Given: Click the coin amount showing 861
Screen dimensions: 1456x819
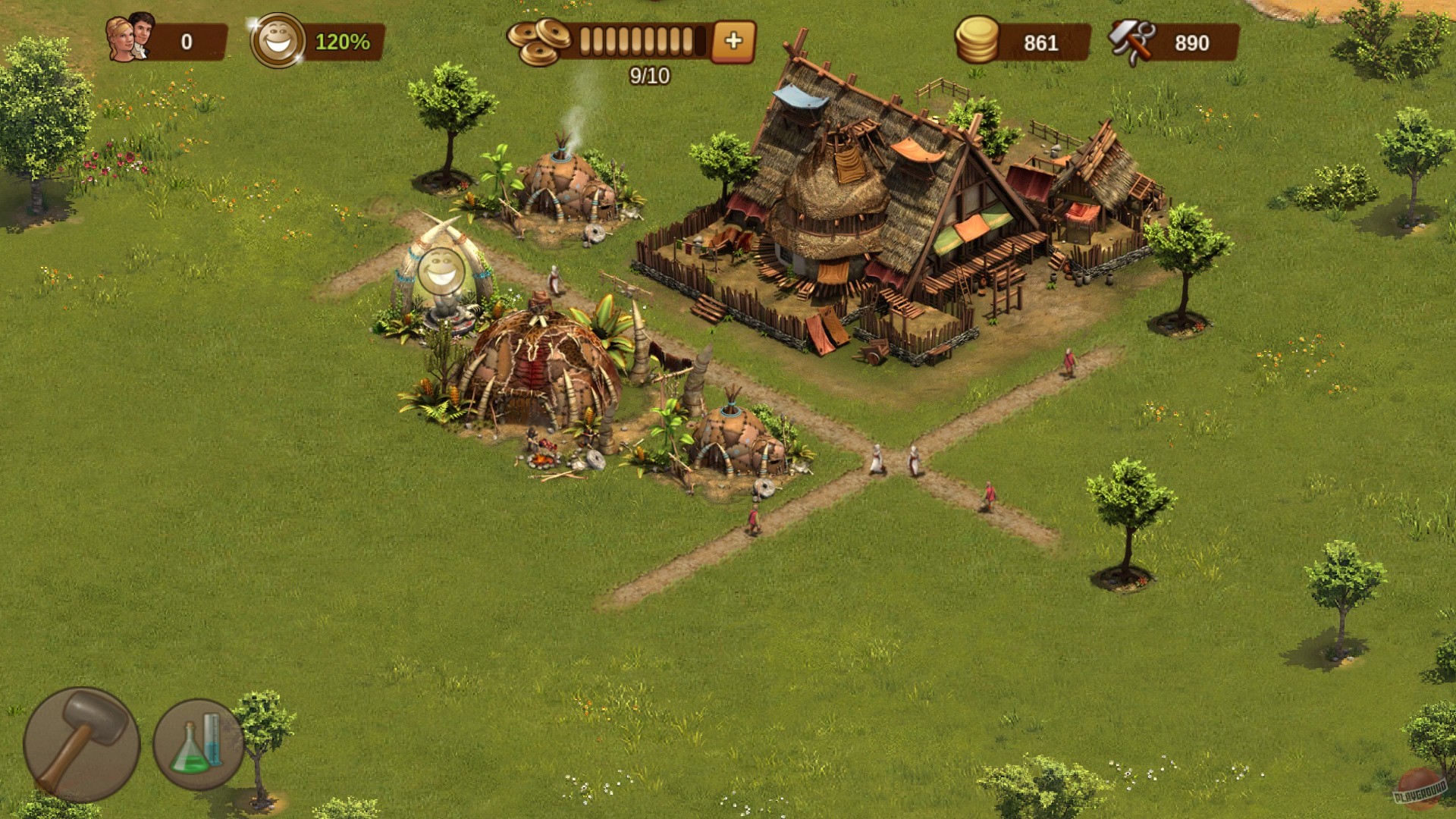Looking at the screenshot, I should [x=1040, y=43].
